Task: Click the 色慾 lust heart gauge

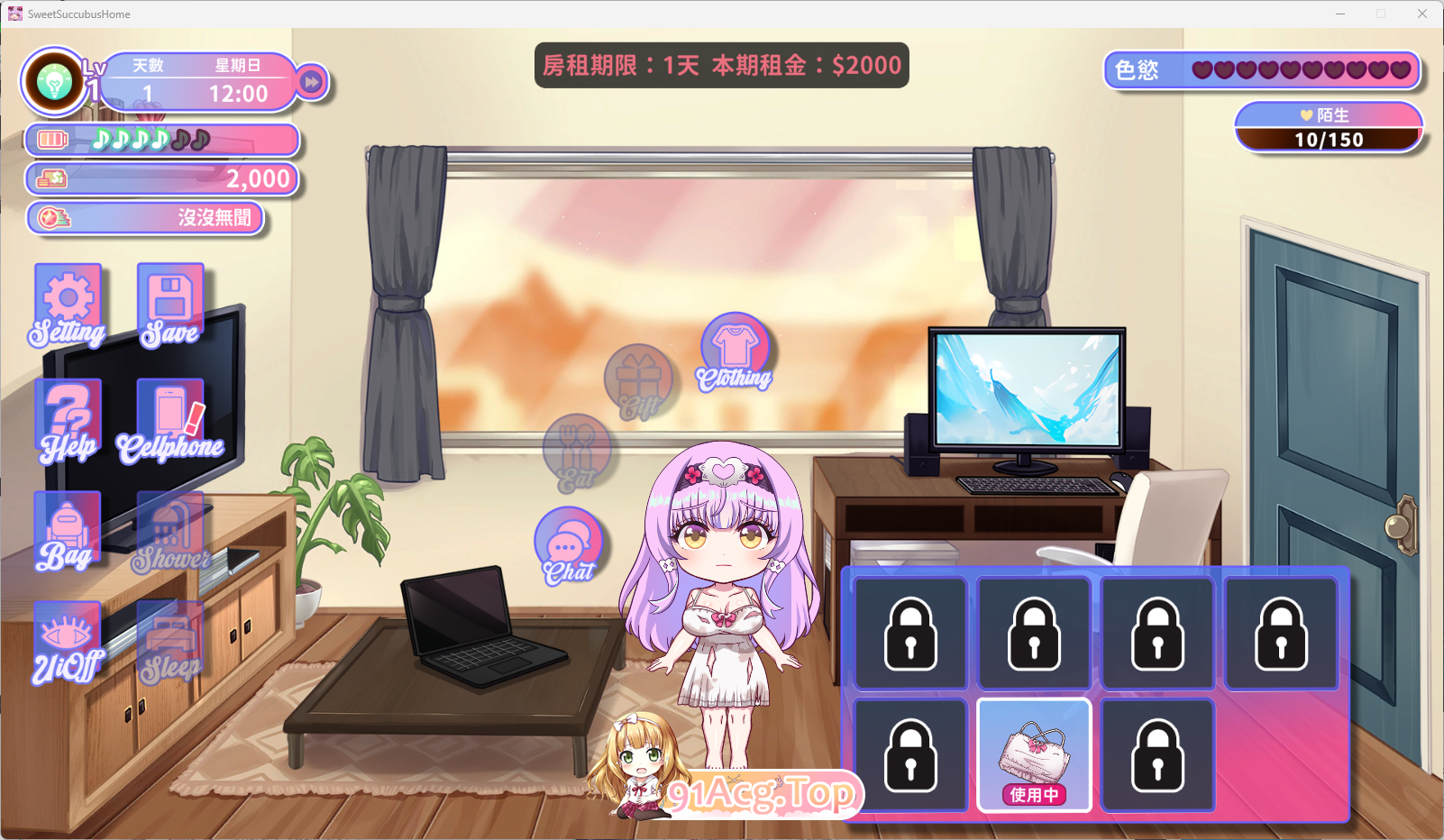Action: pyautogui.click(x=1260, y=70)
